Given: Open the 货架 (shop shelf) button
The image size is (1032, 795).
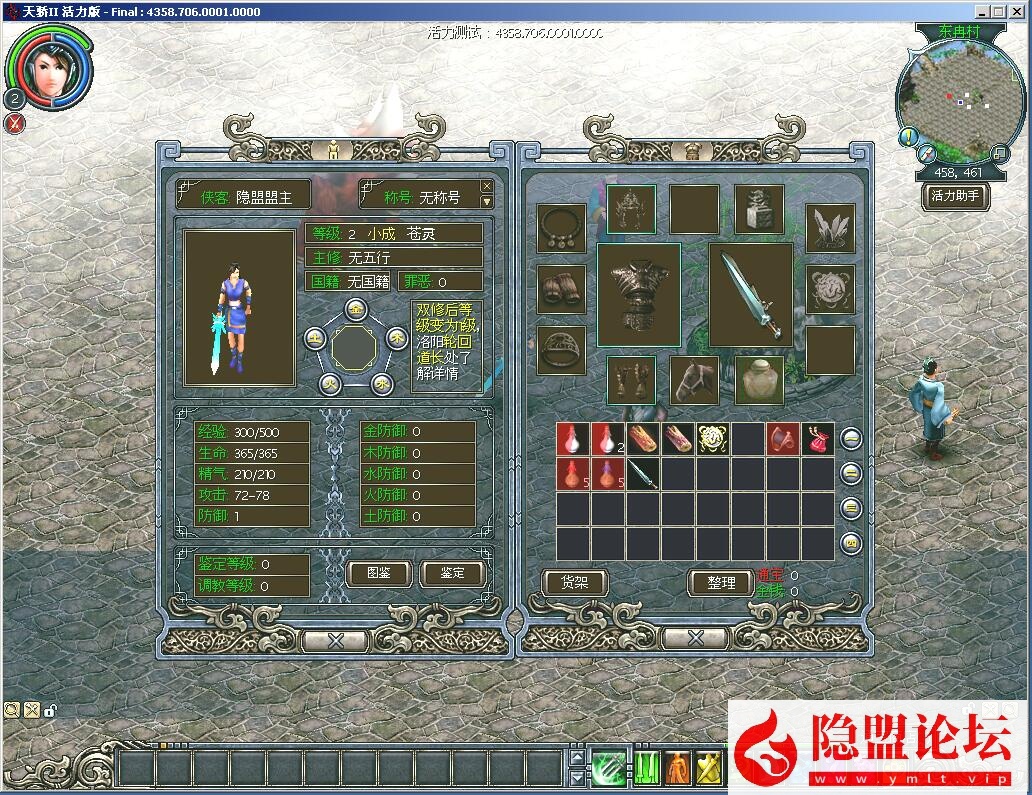Looking at the screenshot, I should click(x=574, y=583).
